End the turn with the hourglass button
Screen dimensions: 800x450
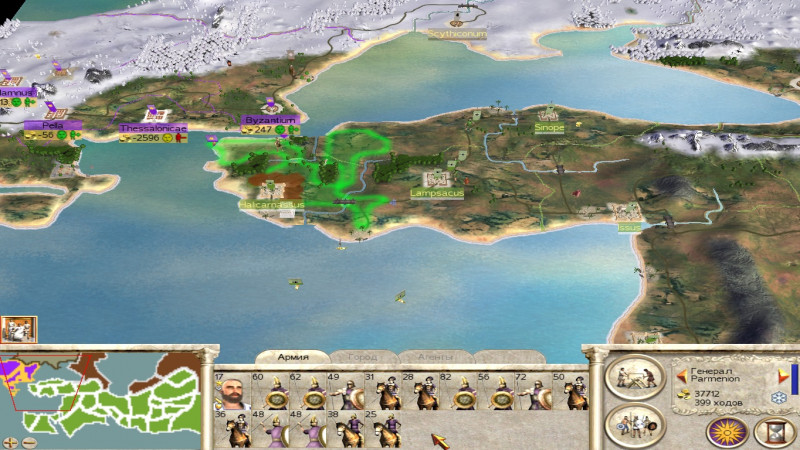point(773,431)
